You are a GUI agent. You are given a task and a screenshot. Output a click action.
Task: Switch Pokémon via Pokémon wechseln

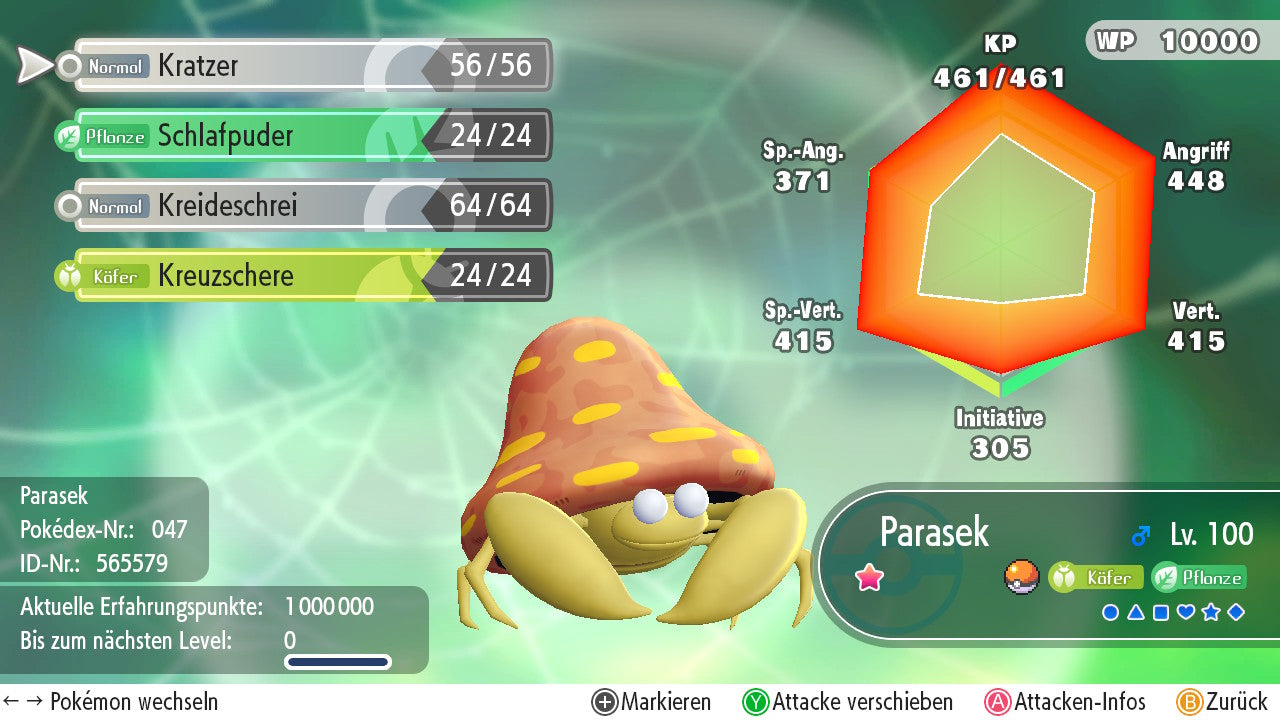[x=112, y=702]
